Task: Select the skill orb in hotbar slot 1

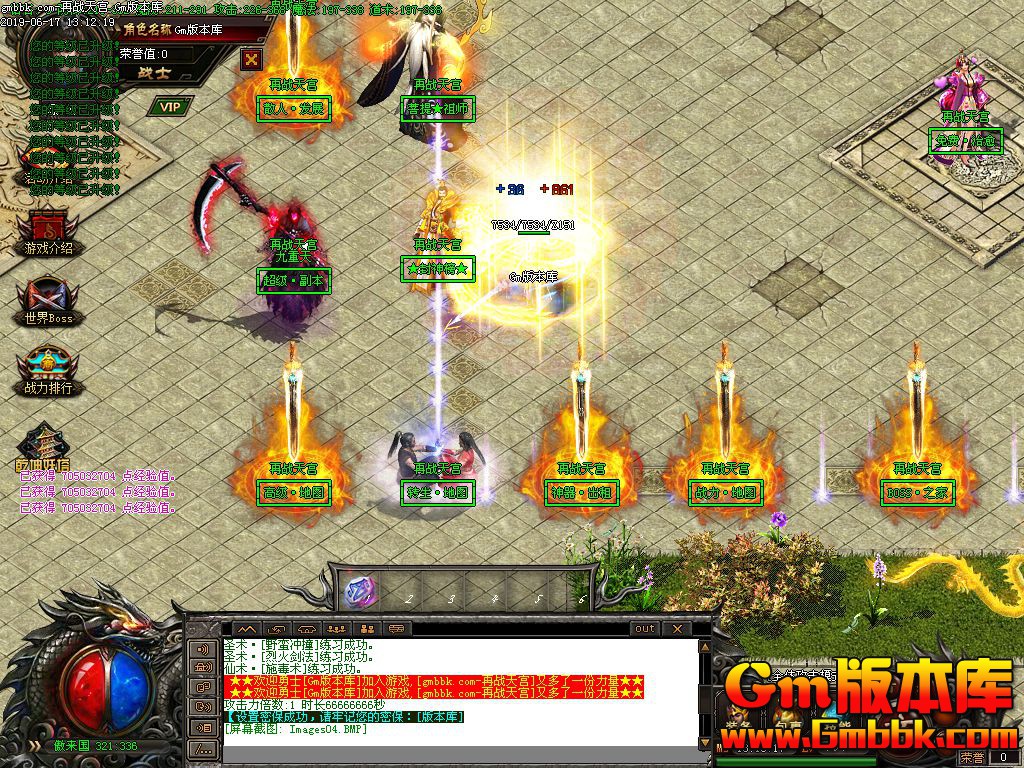Action: tap(358, 591)
